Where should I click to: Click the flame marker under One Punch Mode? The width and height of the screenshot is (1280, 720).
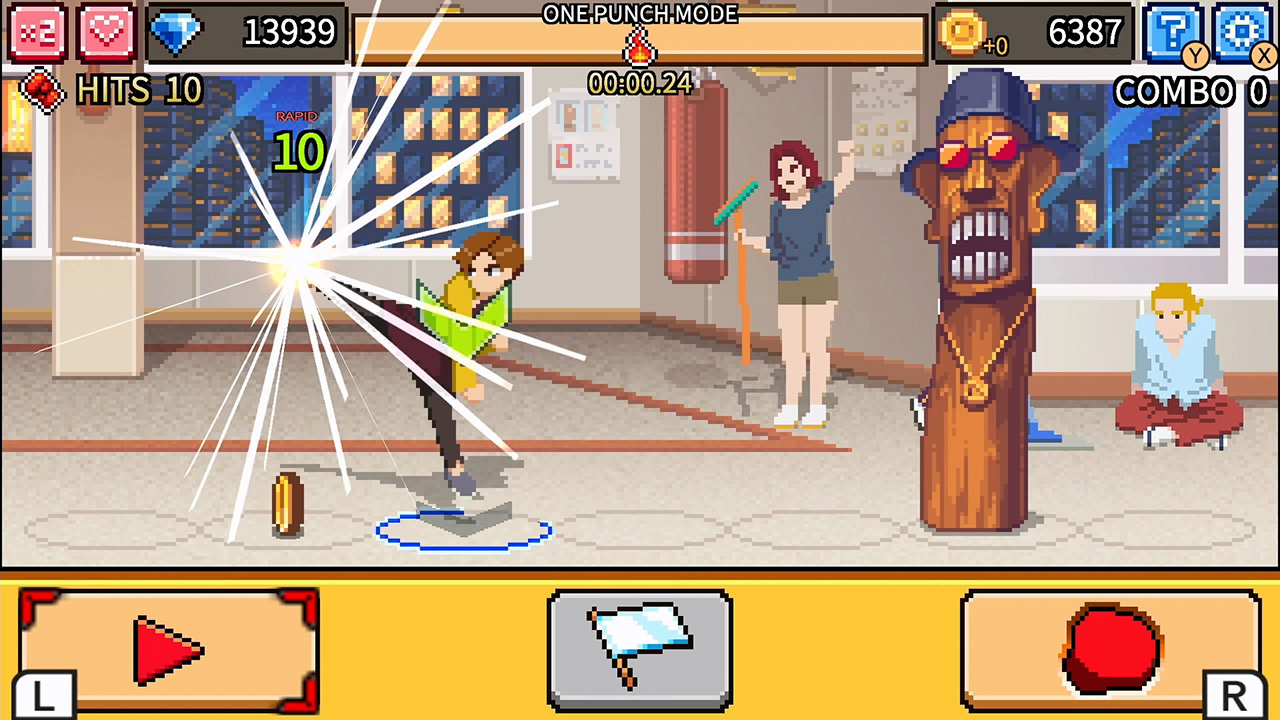point(639,47)
